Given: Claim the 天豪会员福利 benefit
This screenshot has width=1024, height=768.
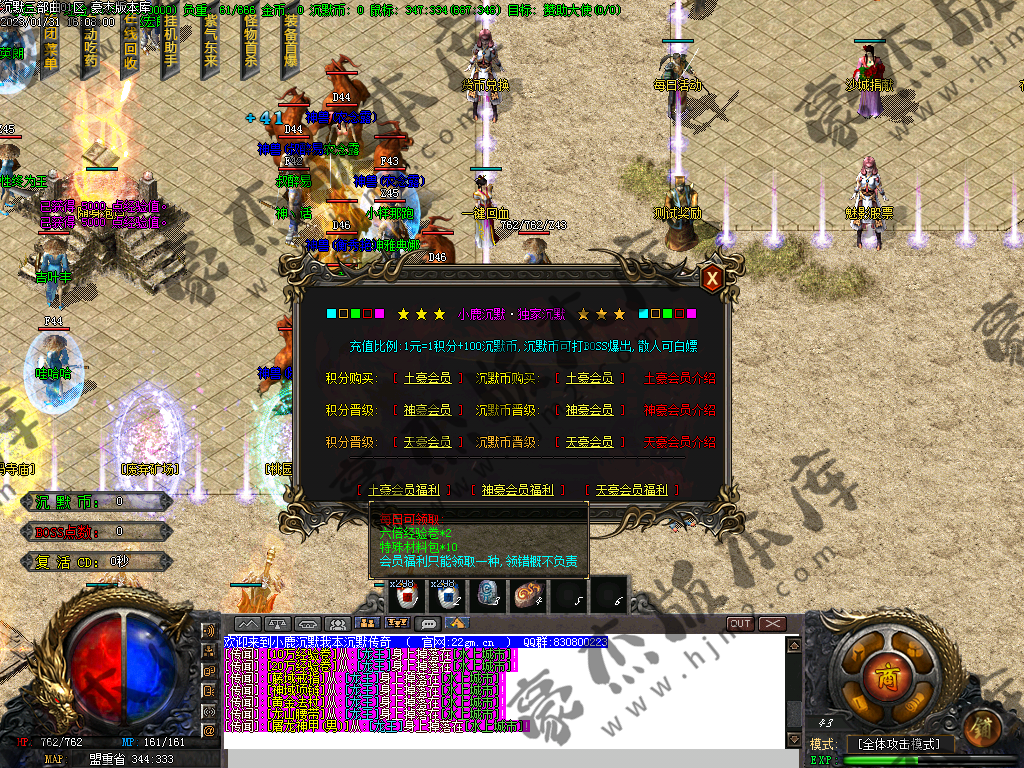Looking at the screenshot, I should [631, 490].
